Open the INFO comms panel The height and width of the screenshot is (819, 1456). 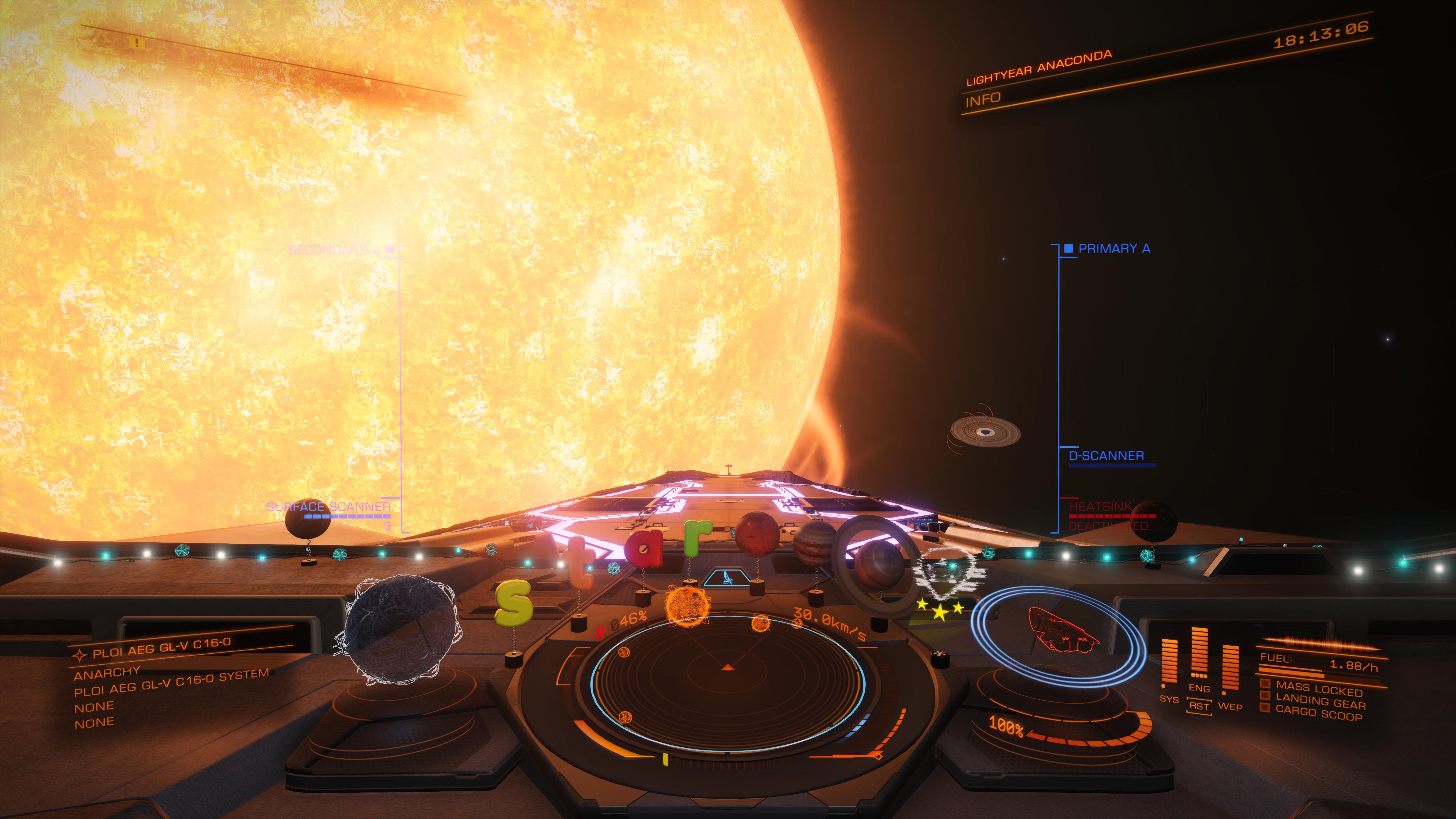983,100
